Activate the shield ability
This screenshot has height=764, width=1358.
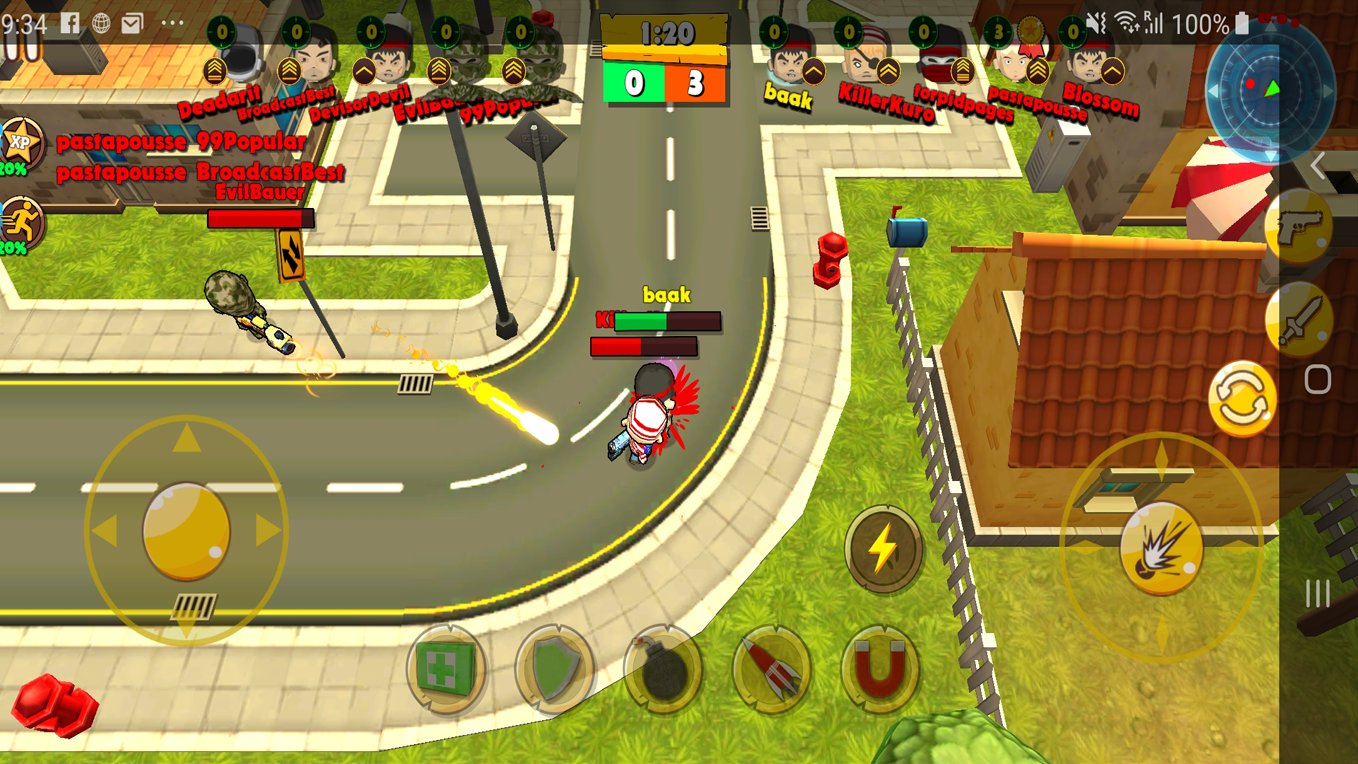[554, 669]
